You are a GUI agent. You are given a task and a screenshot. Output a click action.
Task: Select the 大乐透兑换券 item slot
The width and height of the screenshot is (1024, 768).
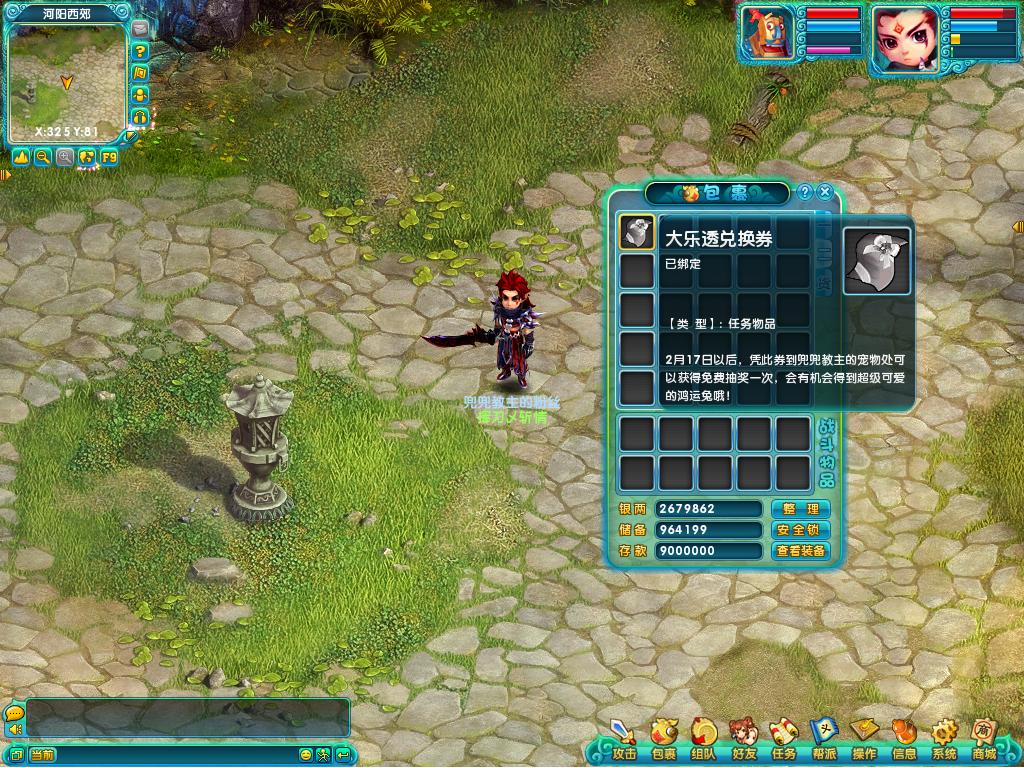coord(636,232)
